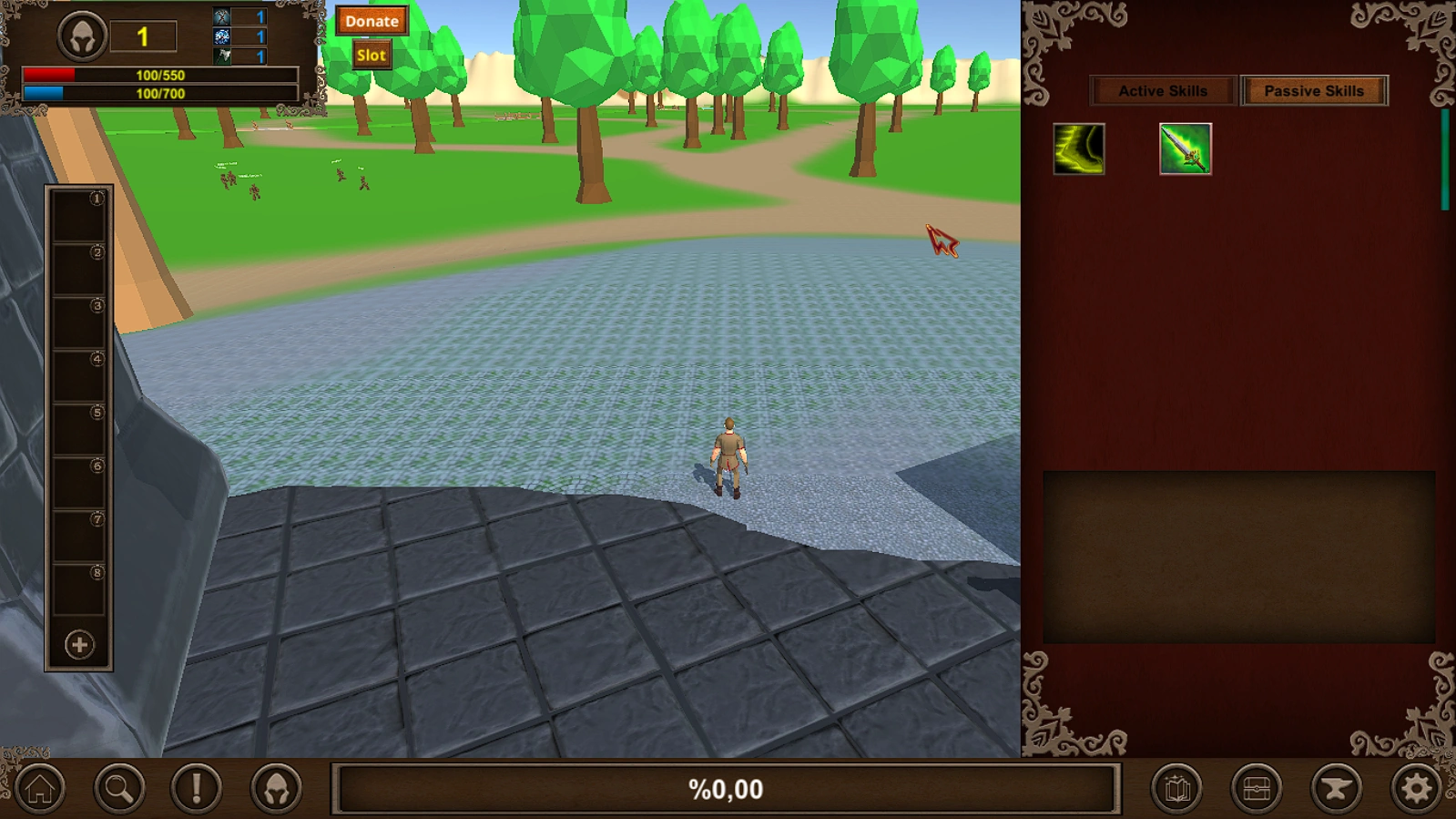This screenshot has height=819, width=1456.
Task: Click the exclamation mark quest icon
Action: 197,789
